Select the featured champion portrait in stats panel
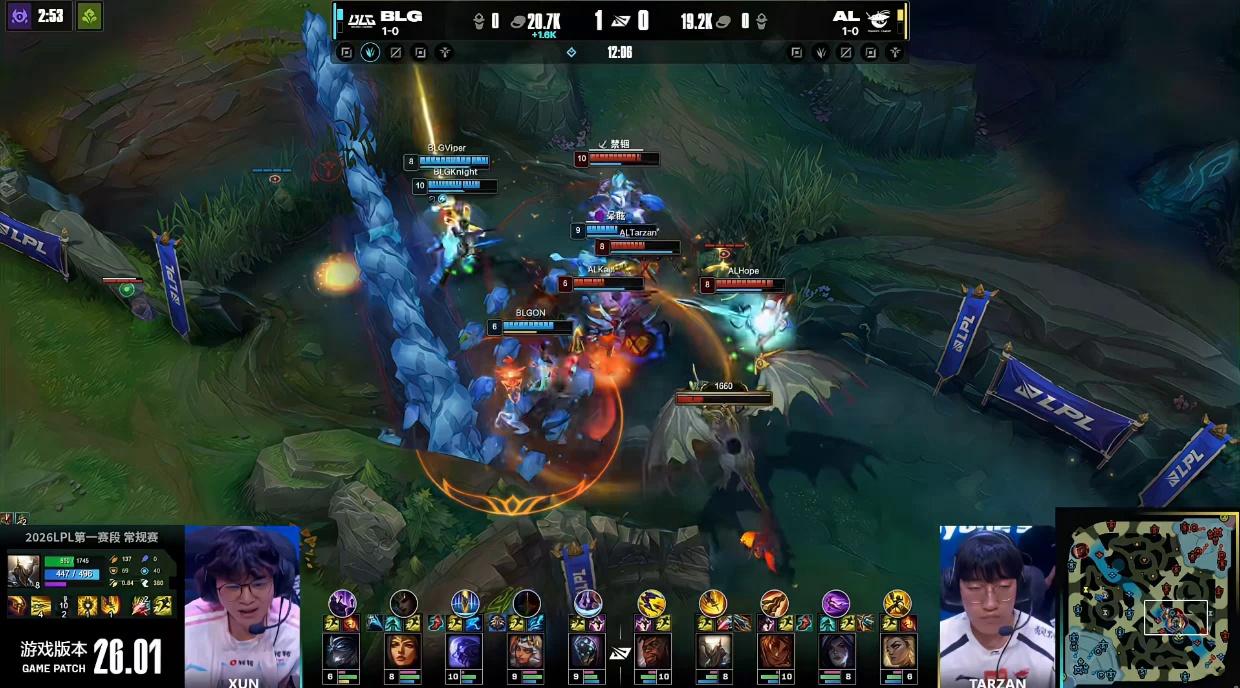The image size is (1240, 688). [23, 571]
